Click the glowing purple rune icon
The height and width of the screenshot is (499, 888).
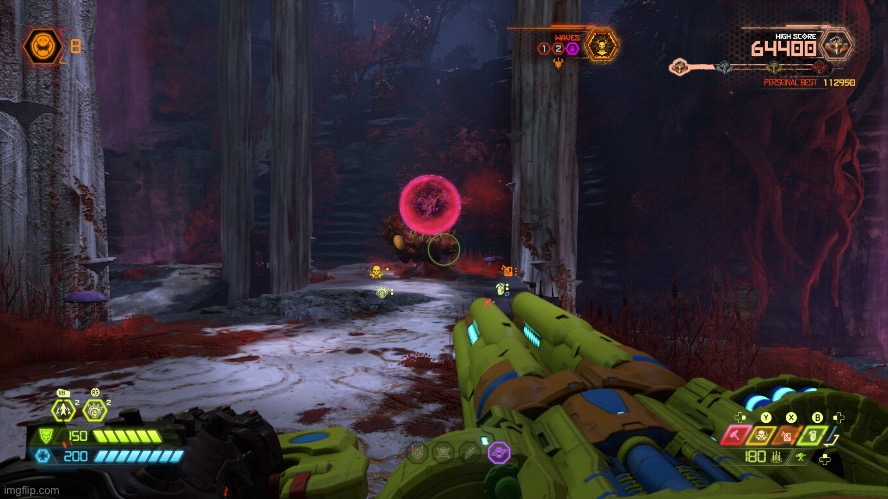tap(497, 452)
